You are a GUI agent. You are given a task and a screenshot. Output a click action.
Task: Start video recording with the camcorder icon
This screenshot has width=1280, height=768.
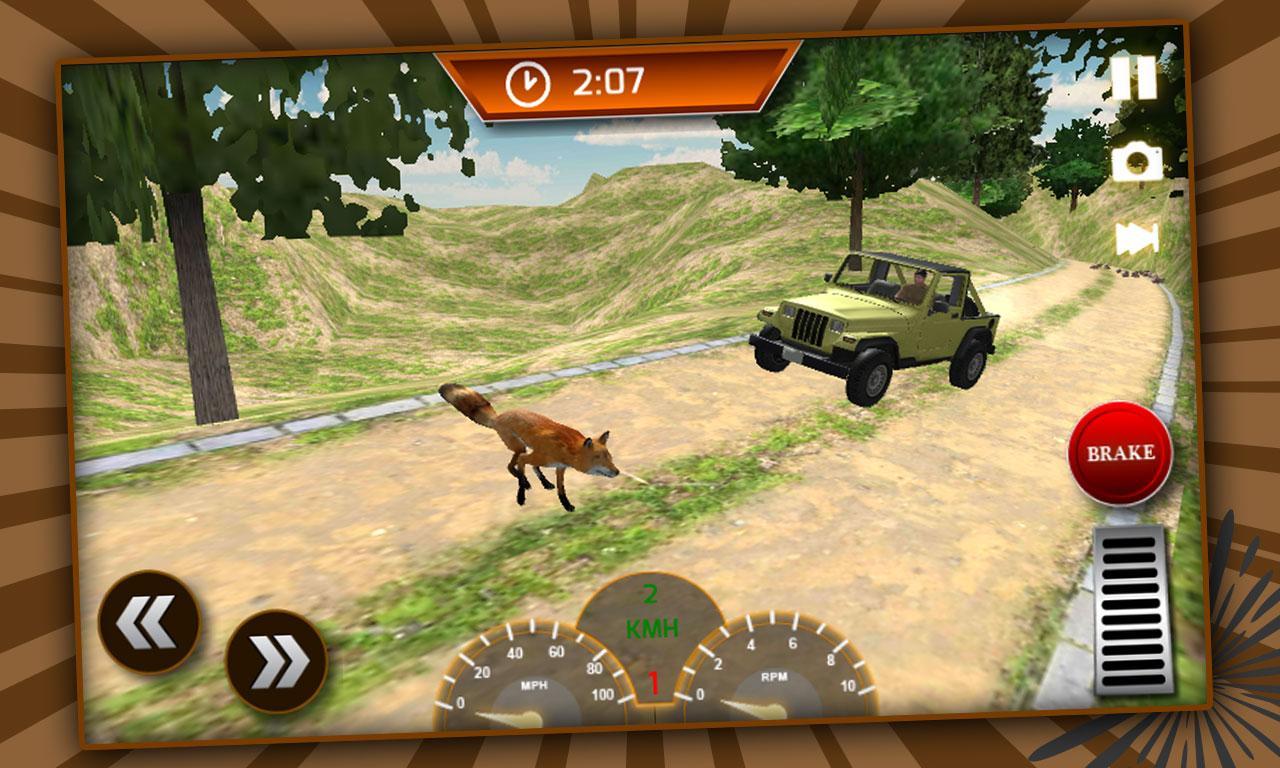pyautogui.click(x=1137, y=237)
